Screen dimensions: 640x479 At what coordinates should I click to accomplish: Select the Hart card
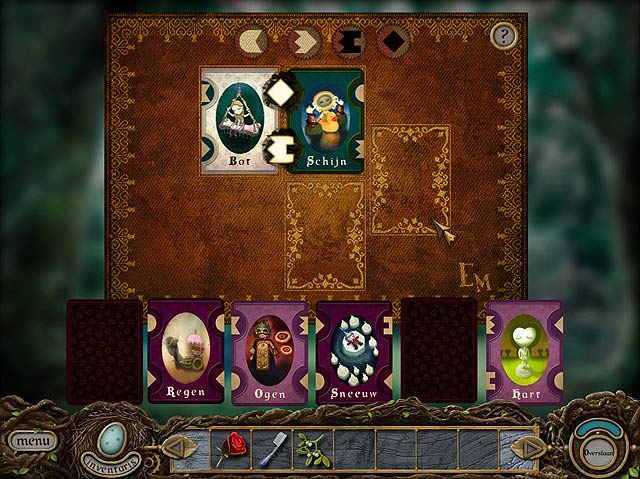(524, 351)
